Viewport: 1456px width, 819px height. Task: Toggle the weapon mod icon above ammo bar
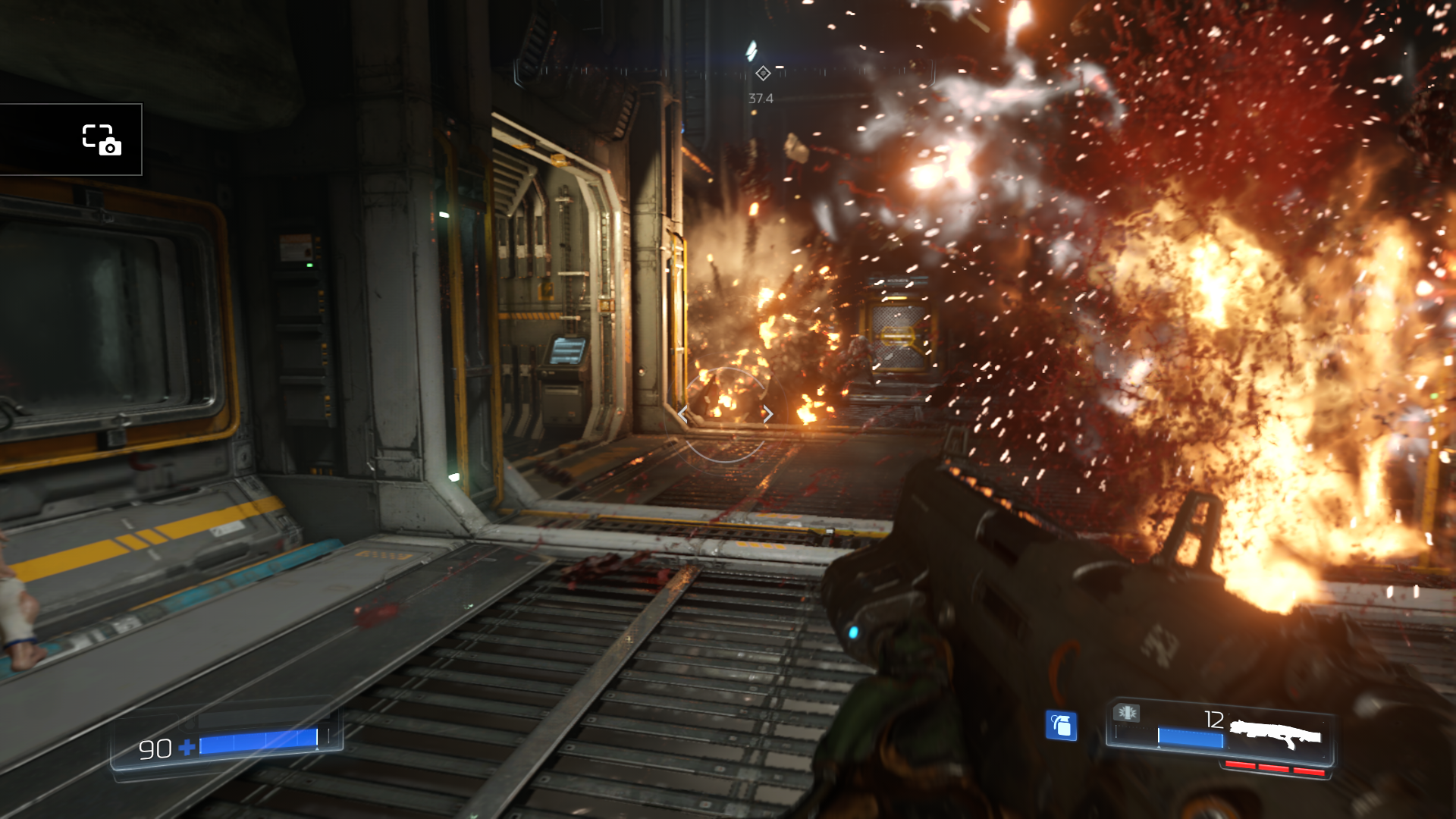tap(1127, 713)
